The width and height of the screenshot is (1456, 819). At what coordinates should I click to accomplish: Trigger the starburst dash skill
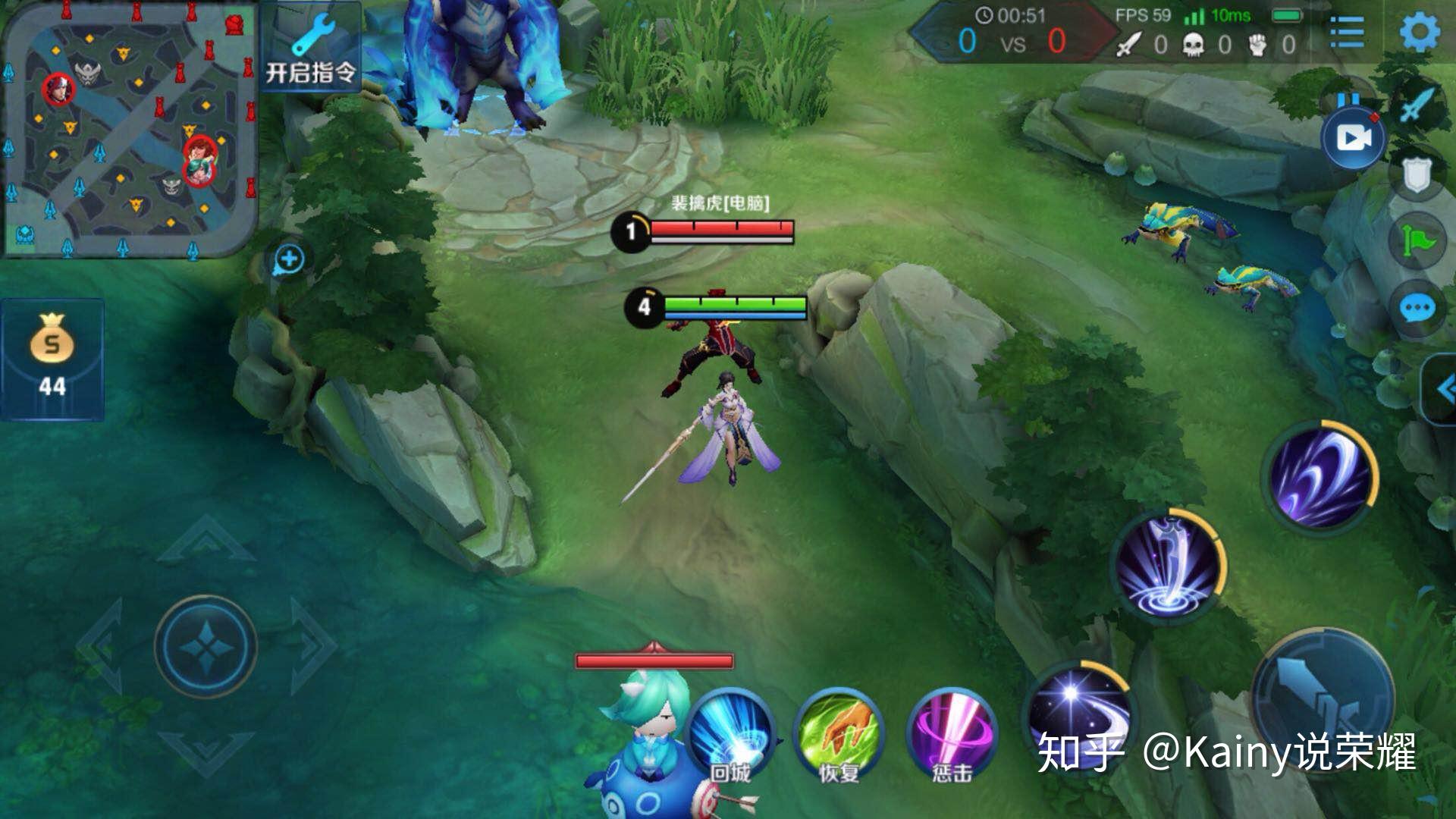(1075, 713)
